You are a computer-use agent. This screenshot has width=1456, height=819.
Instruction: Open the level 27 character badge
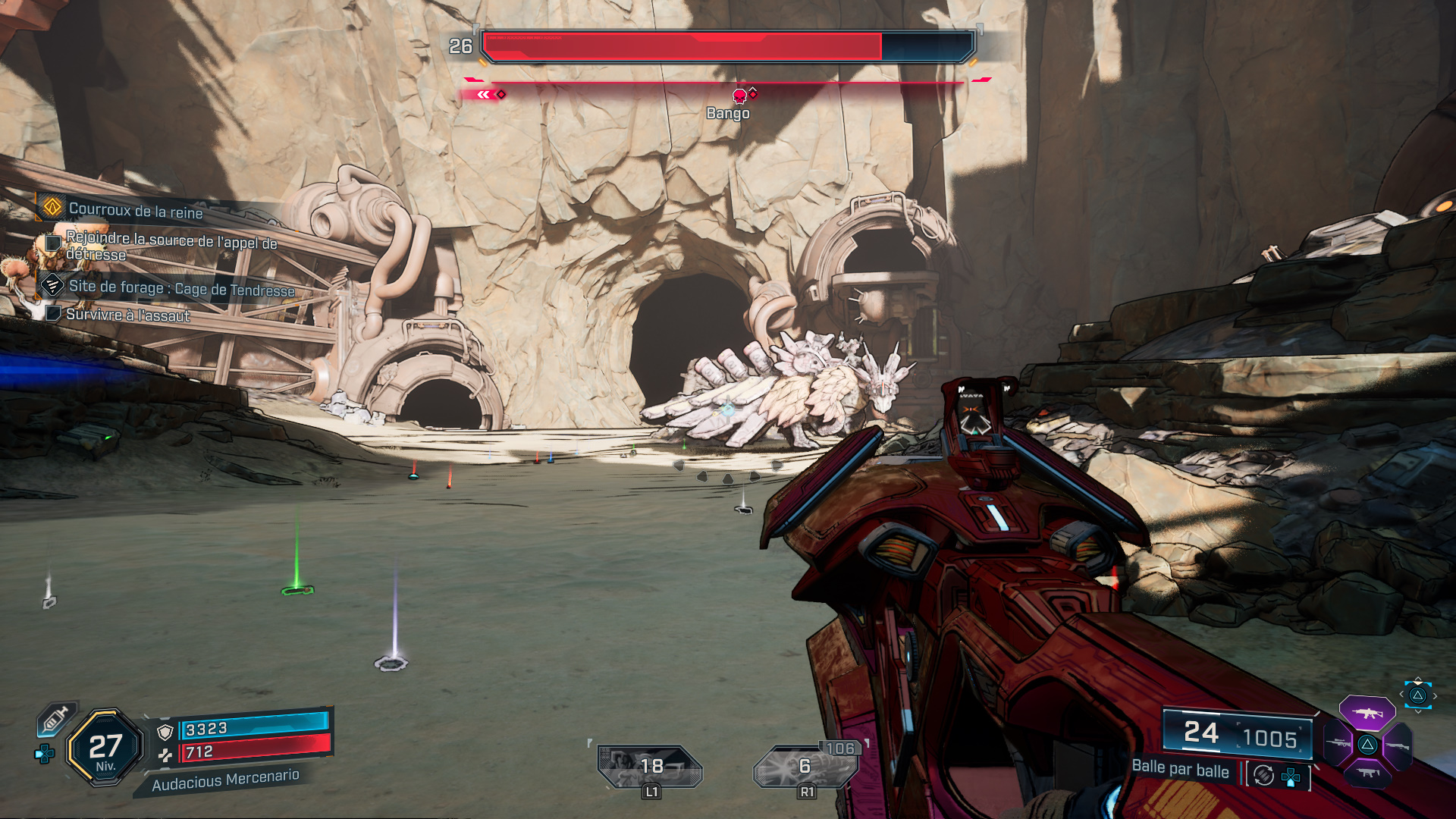[105, 748]
